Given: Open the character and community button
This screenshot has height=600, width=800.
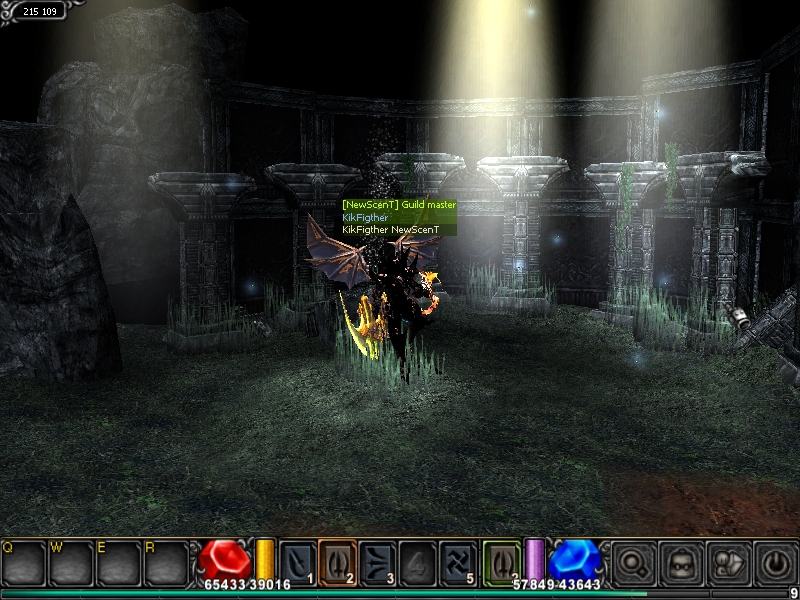Looking at the screenshot, I should (x=727, y=563).
